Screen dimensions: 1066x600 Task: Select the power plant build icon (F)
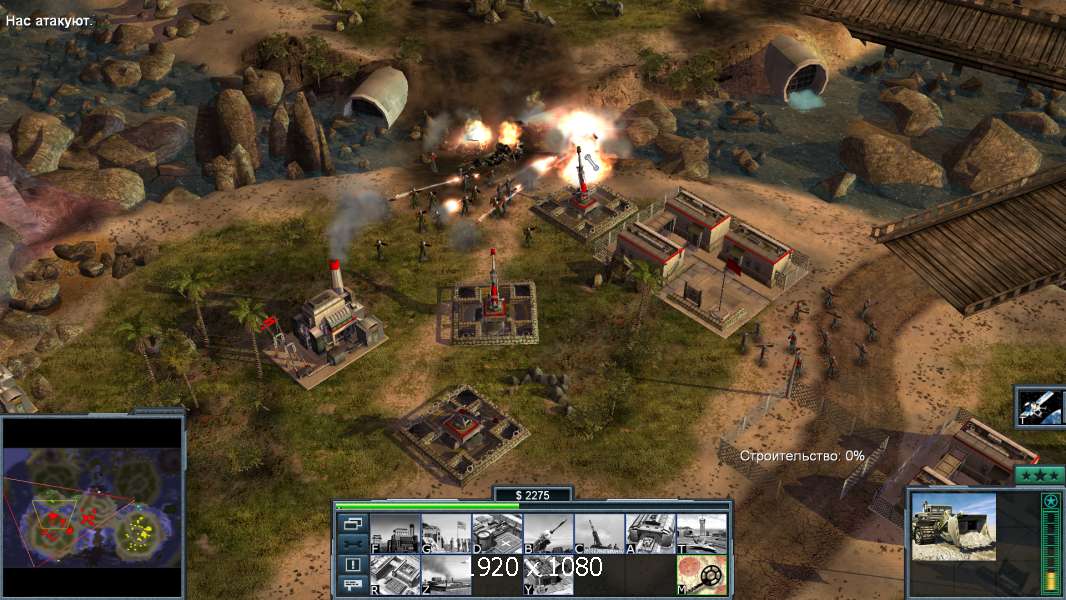[395, 534]
